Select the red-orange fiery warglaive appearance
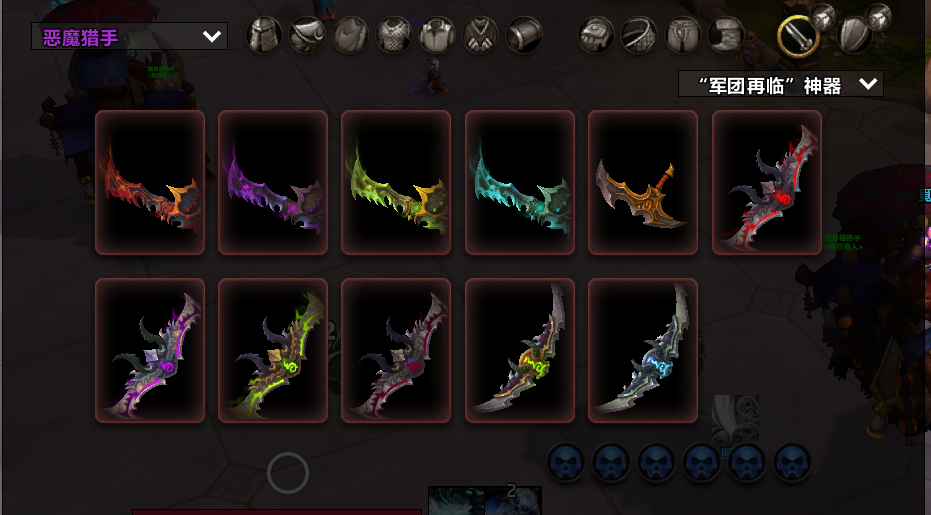Image resolution: width=931 pixels, height=515 pixels. 150,182
